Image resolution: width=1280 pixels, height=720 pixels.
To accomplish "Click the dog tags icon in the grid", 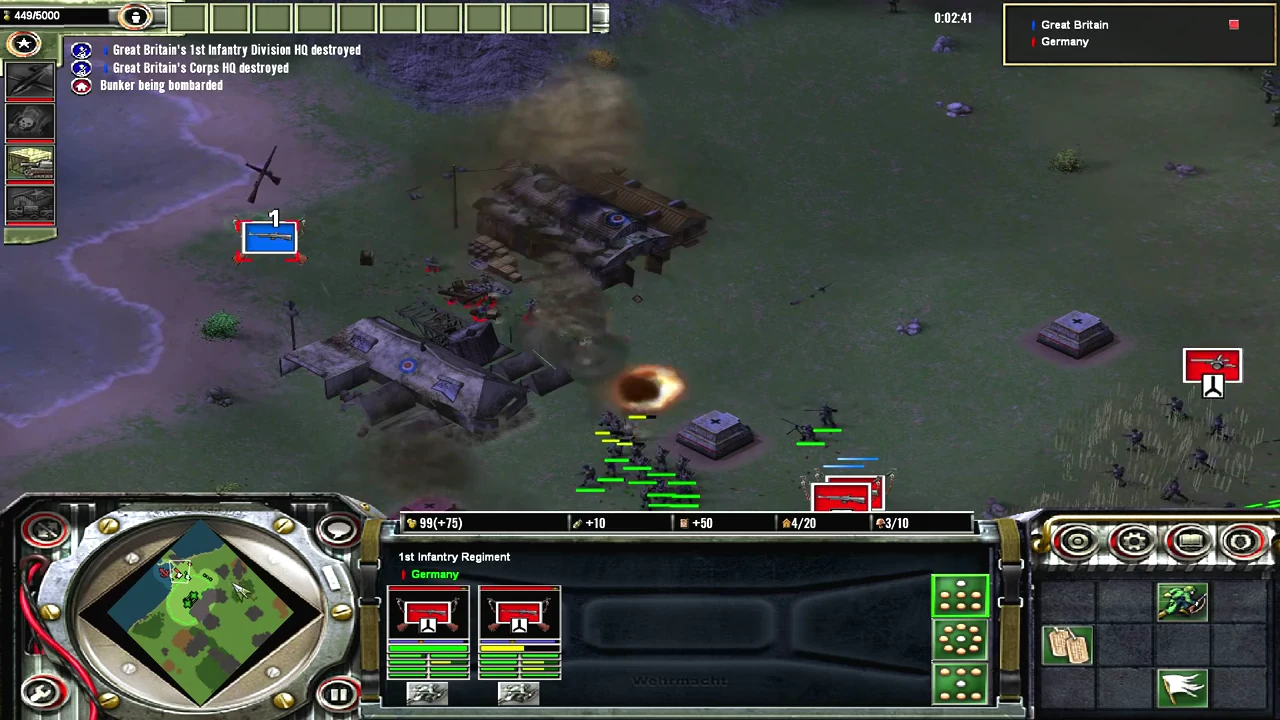I will click(x=1066, y=644).
